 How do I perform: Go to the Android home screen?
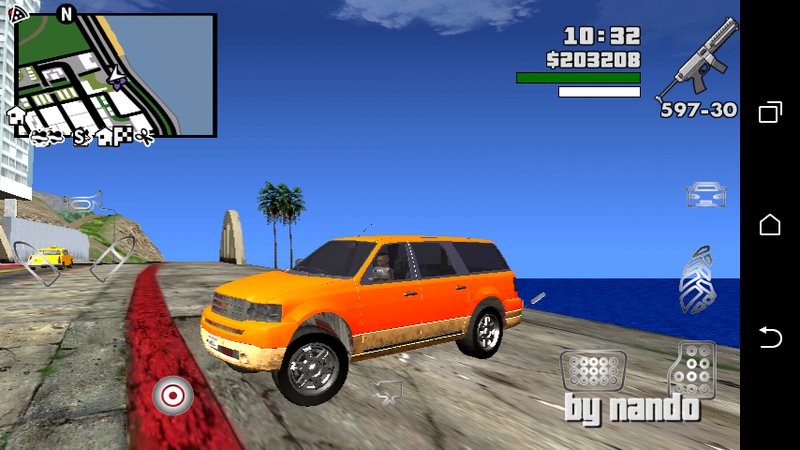[x=770, y=225]
